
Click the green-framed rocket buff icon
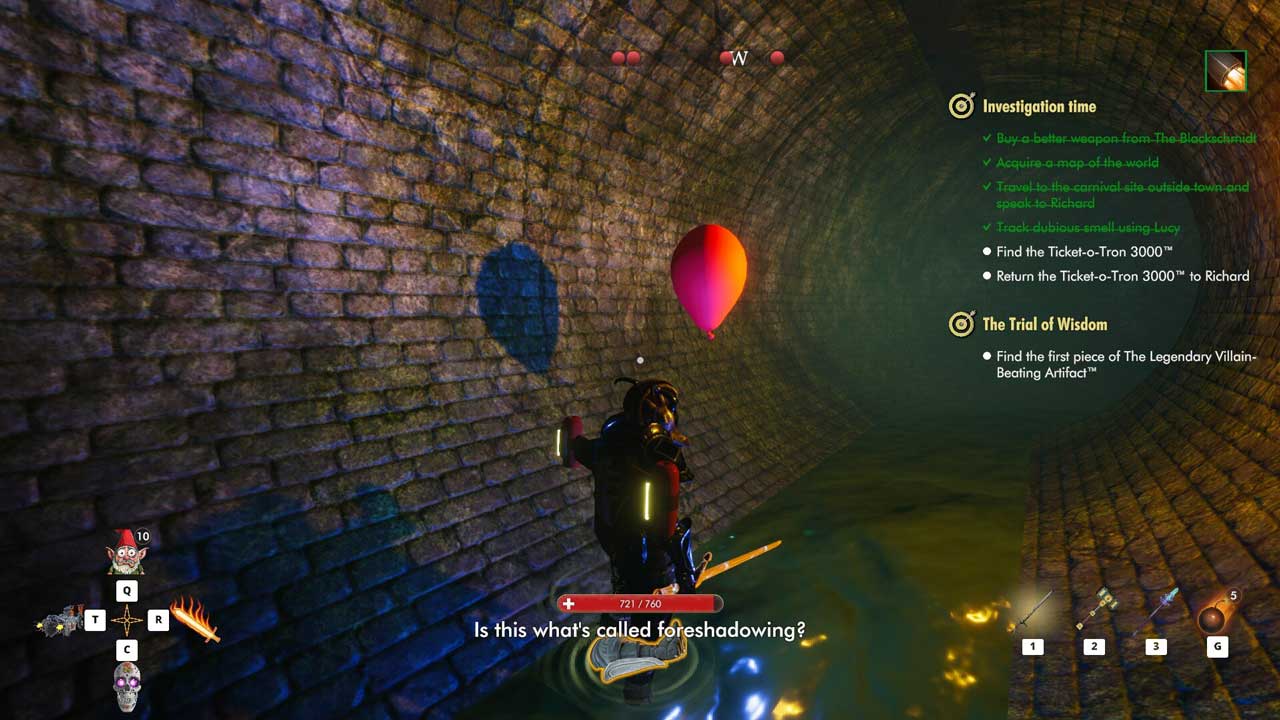pyautogui.click(x=1225, y=71)
